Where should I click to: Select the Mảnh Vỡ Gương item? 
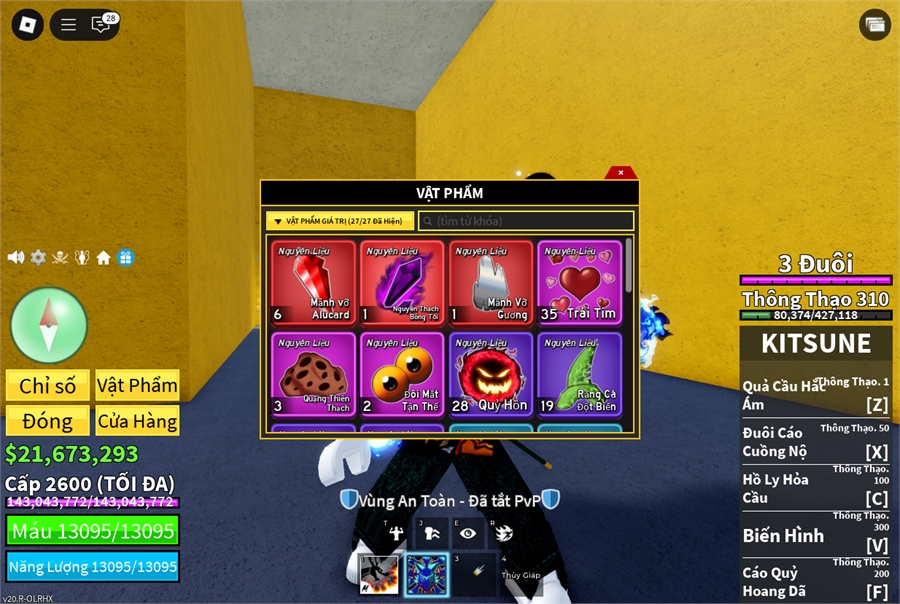point(490,284)
